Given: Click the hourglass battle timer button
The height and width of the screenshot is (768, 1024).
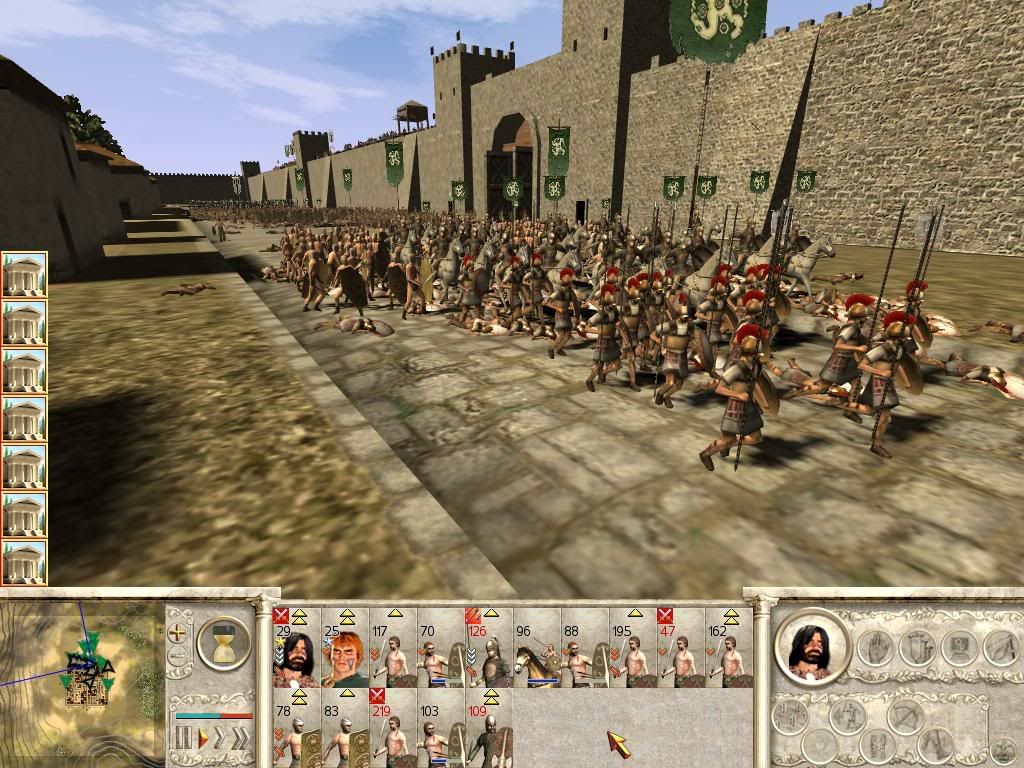Looking at the screenshot, I should [x=224, y=643].
